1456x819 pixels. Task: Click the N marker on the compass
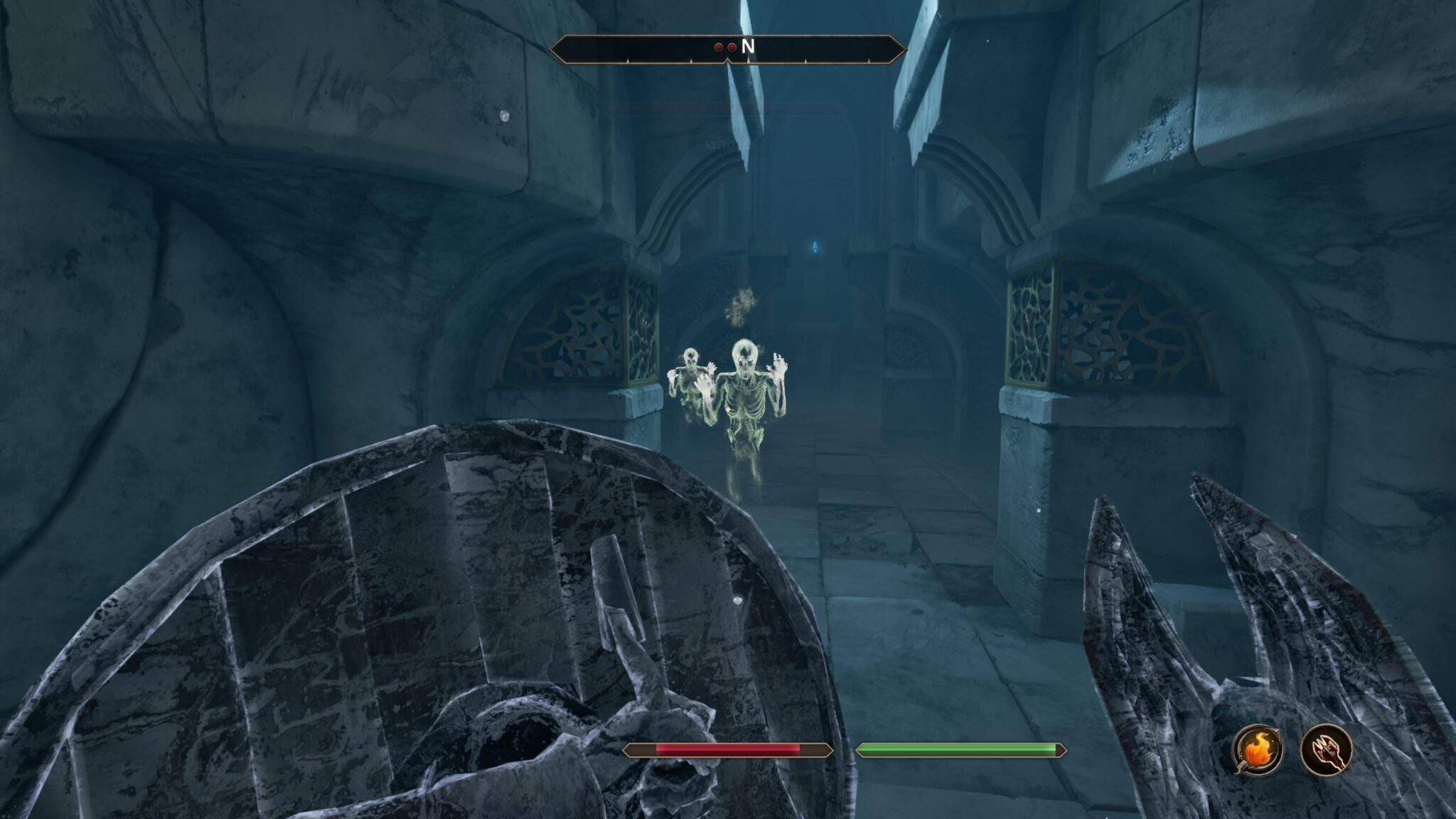749,47
